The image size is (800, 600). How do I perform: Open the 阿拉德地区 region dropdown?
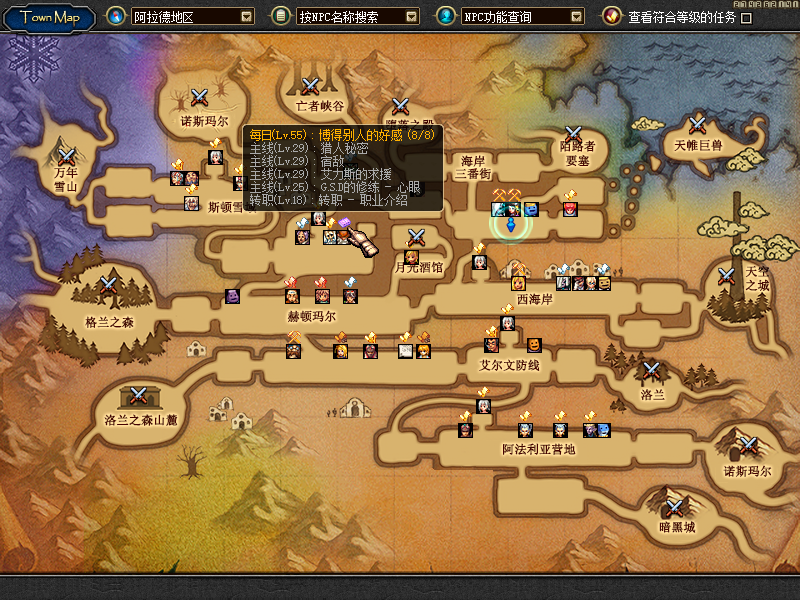(246, 17)
